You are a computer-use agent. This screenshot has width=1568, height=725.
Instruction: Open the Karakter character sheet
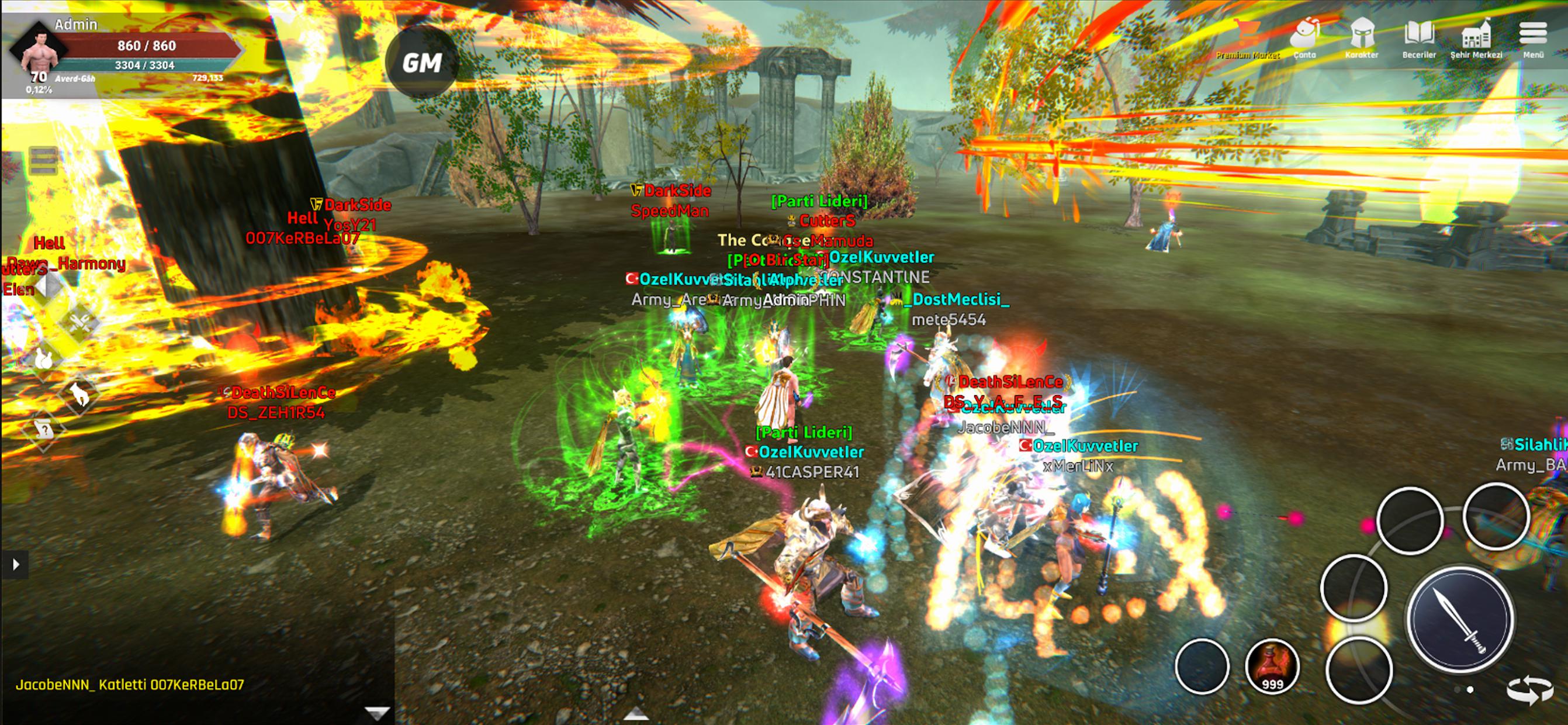(1362, 38)
